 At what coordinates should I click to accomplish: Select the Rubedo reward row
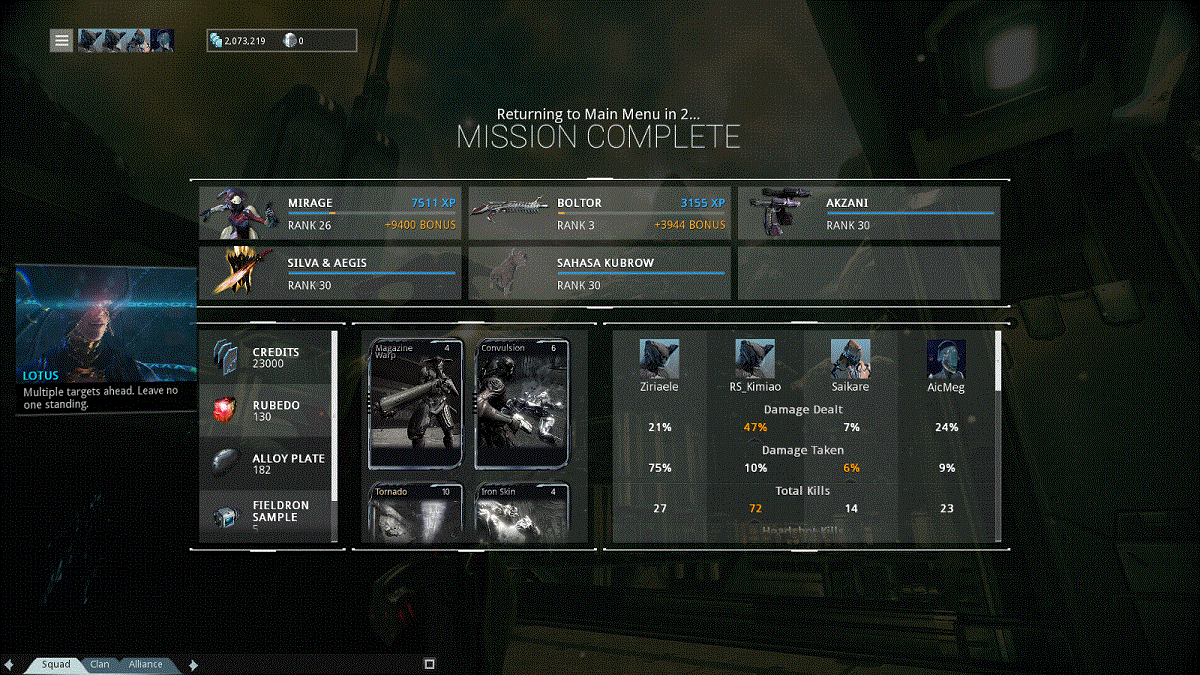pyautogui.click(x=266, y=411)
